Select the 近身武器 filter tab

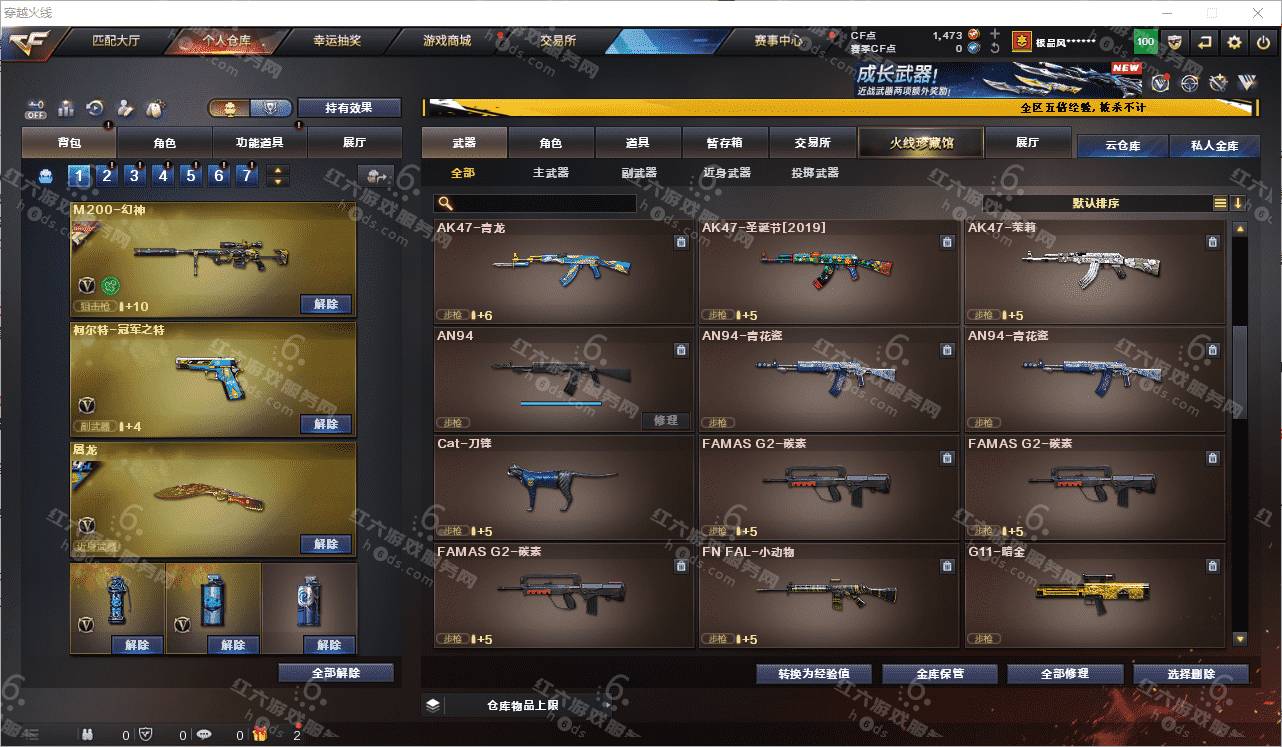click(726, 173)
